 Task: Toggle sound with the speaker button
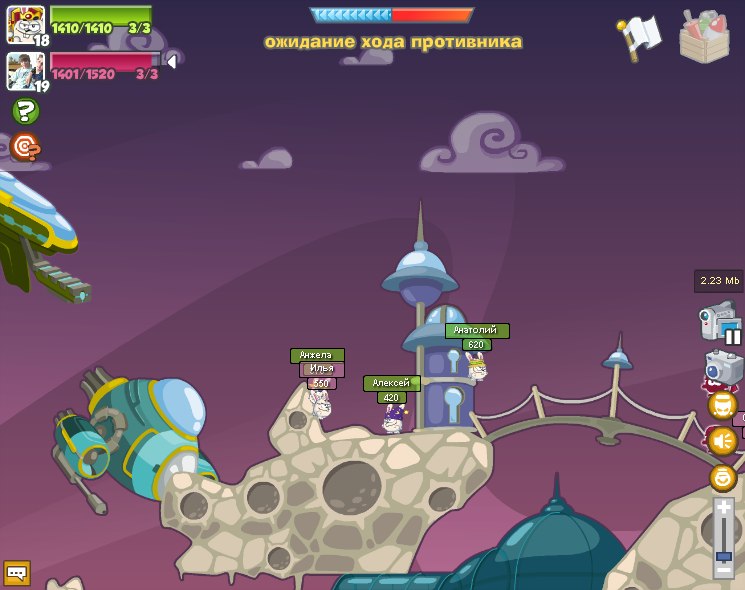(x=722, y=440)
